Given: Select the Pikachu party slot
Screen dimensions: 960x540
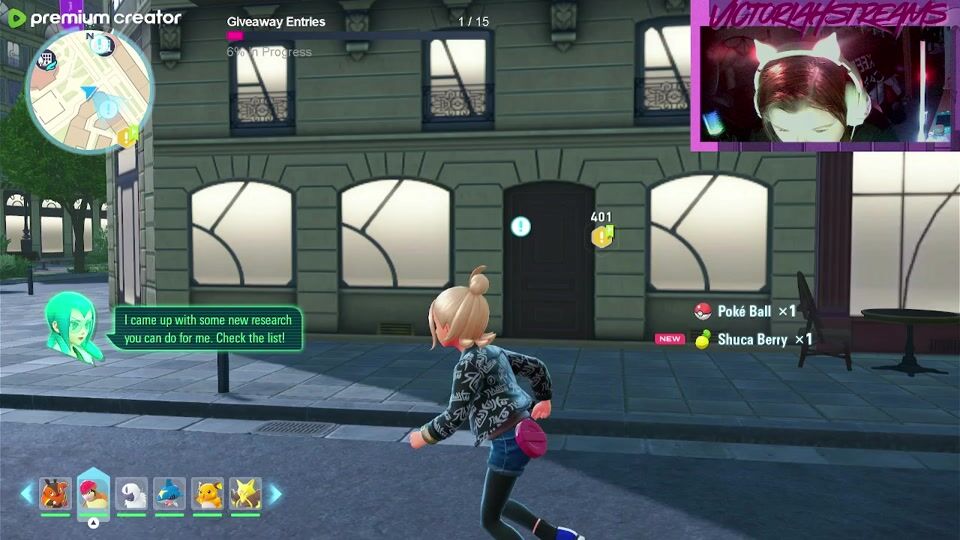Looking at the screenshot, I should click(207, 494).
